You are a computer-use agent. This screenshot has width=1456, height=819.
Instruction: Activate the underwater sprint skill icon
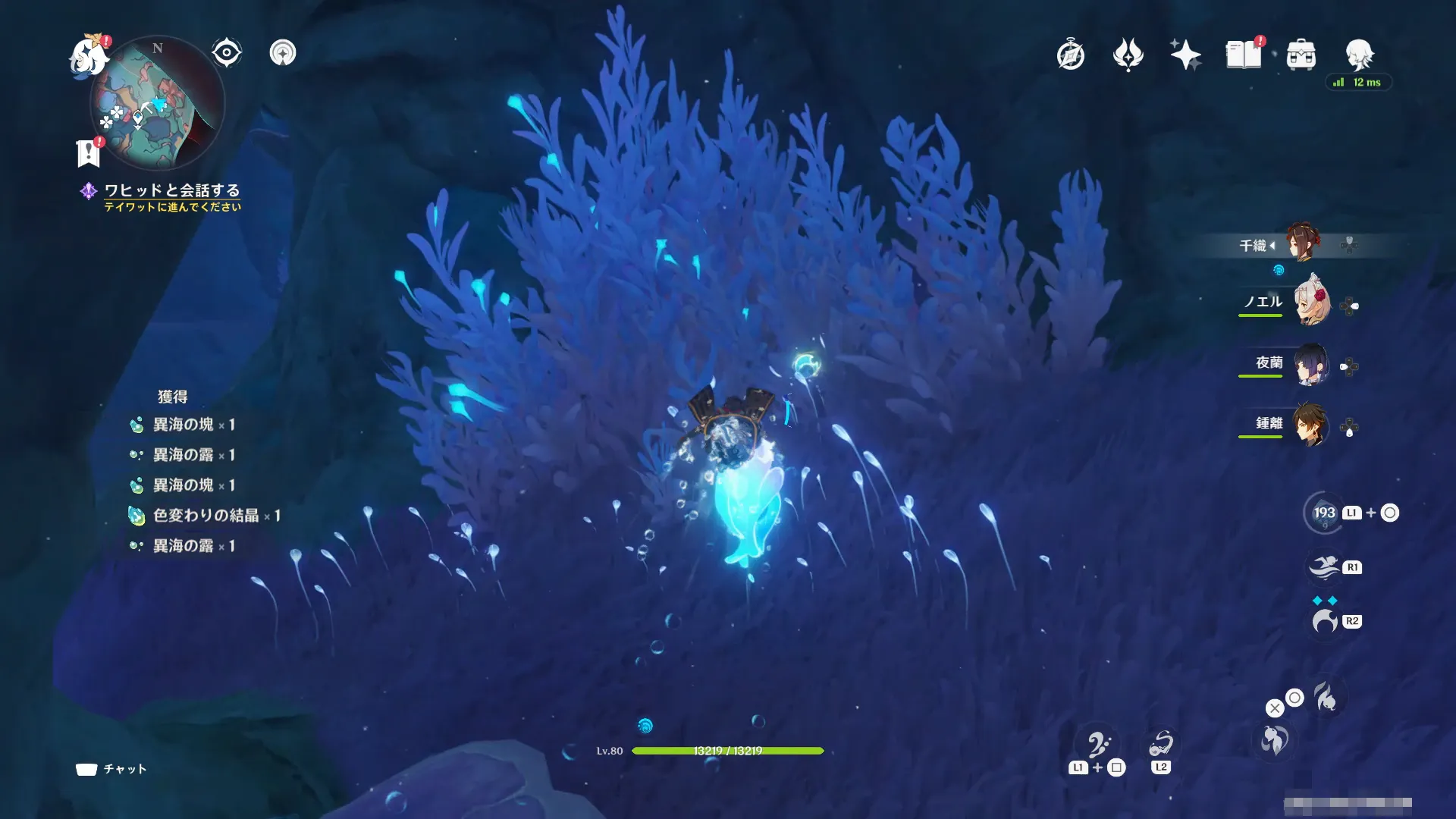pyautogui.click(x=1325, y=567)
